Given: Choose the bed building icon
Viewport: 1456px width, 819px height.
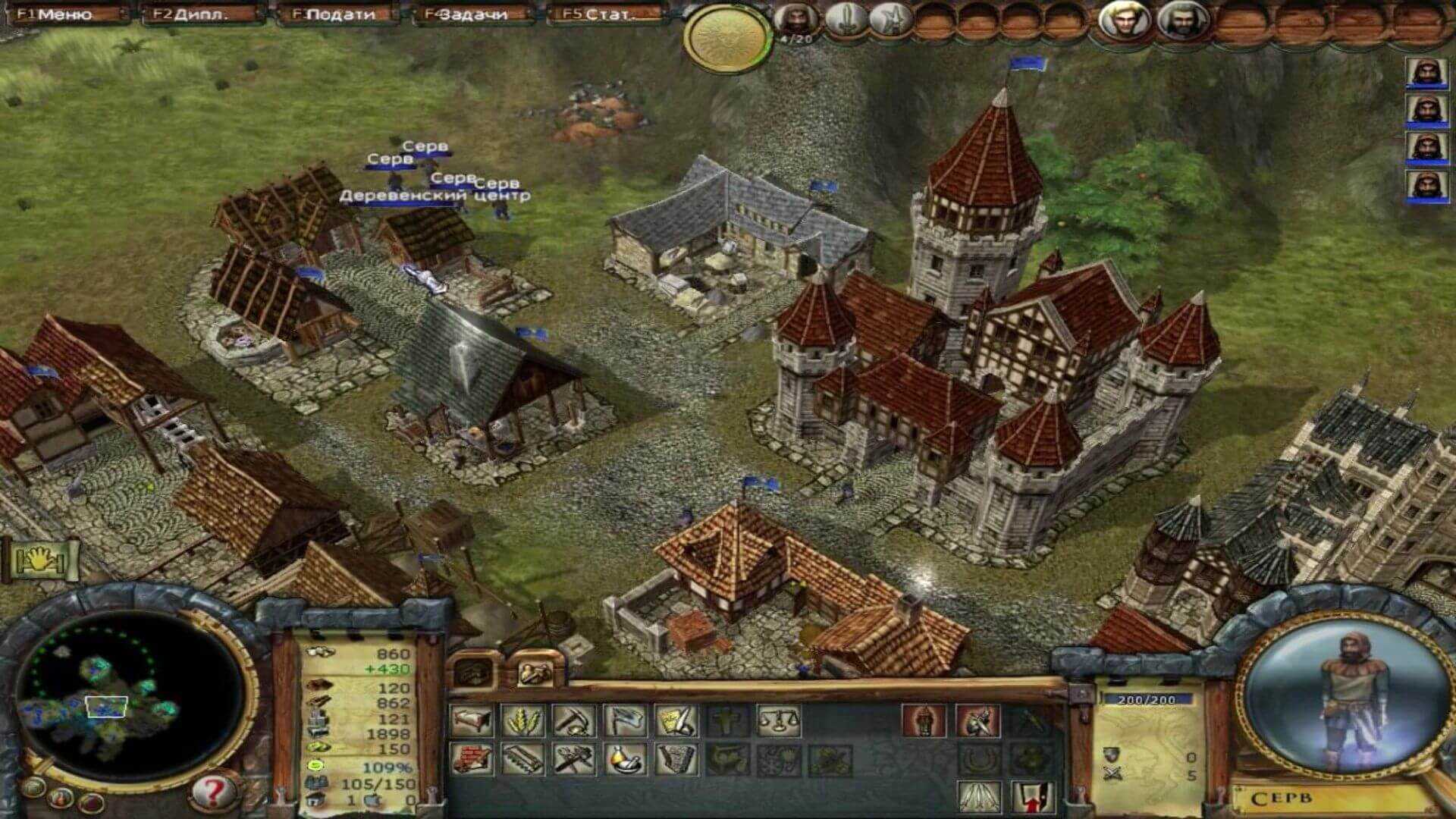Looking at the screenshot, I should [x=471, y=720].
